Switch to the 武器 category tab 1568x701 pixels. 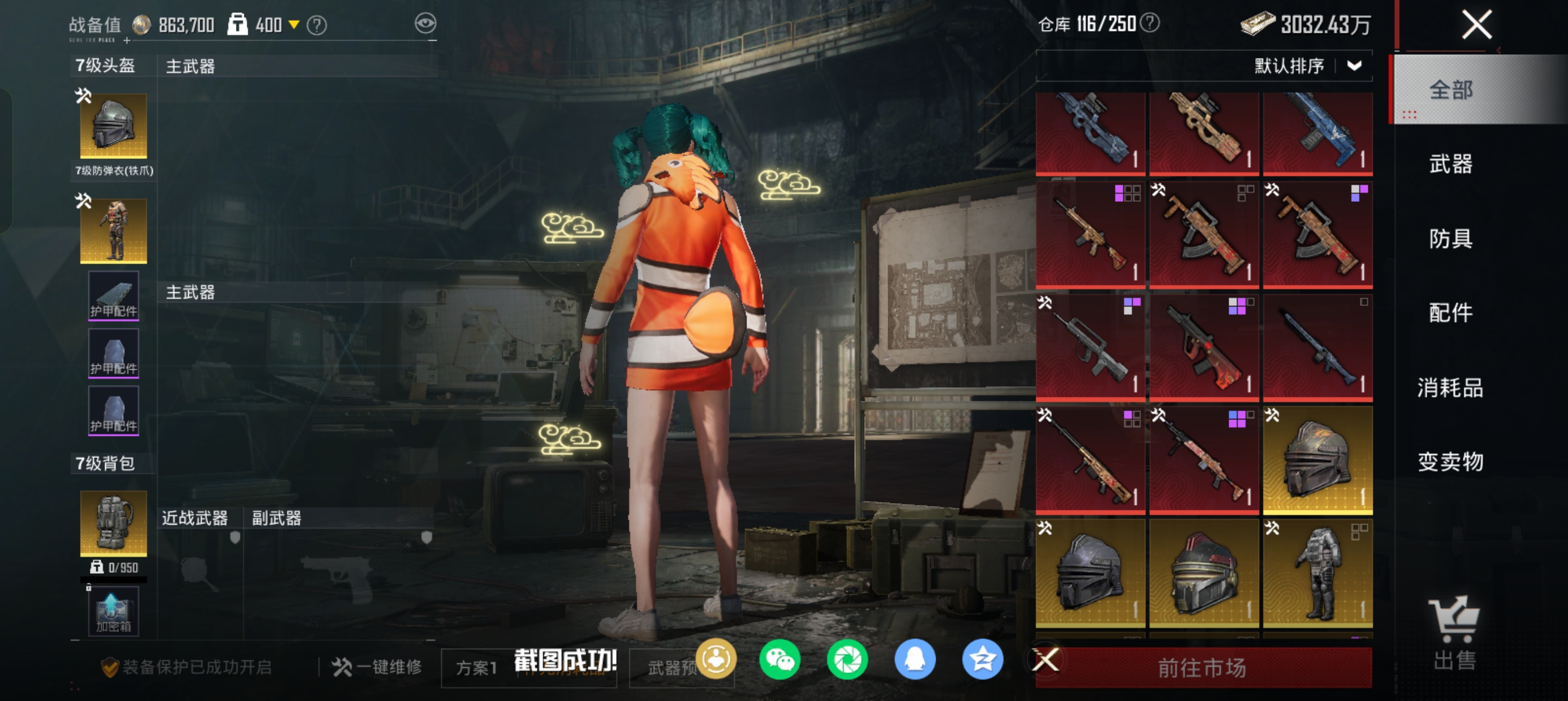click(1450, 165)
